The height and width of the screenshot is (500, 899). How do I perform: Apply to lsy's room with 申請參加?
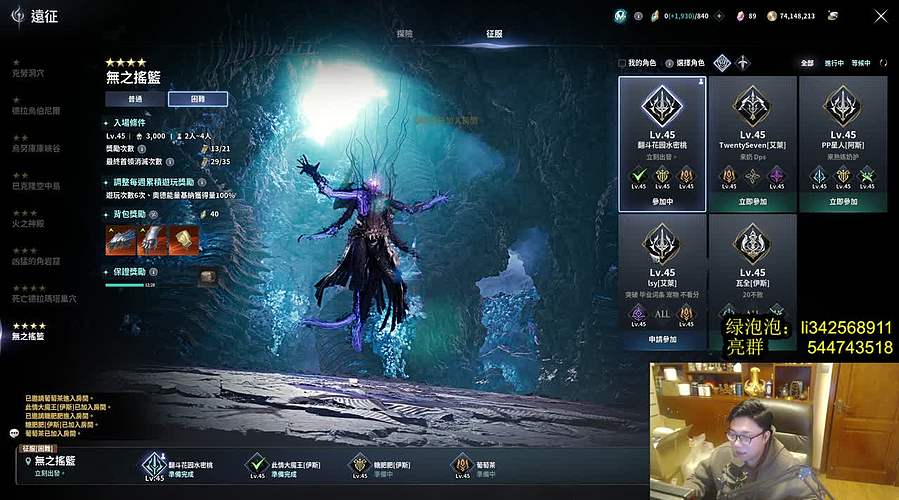coord(662,339)
